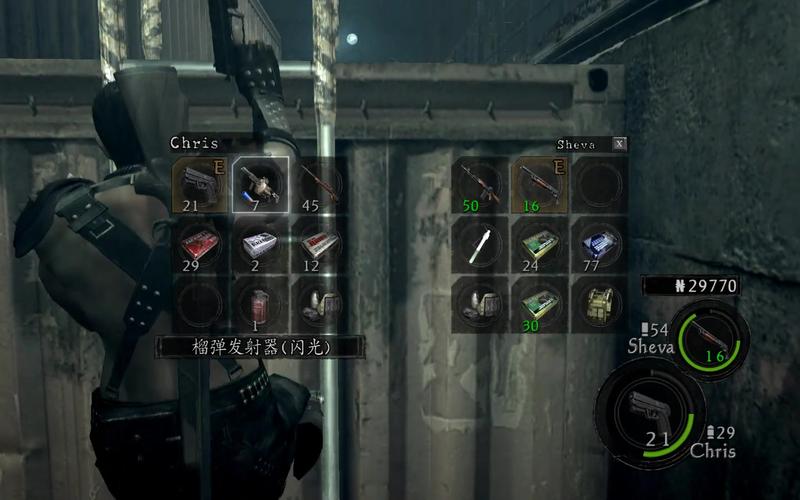Select the tan vest in Sheva's inventory
The height and width of the screenshot is (500, 800).
click(599, 303)
